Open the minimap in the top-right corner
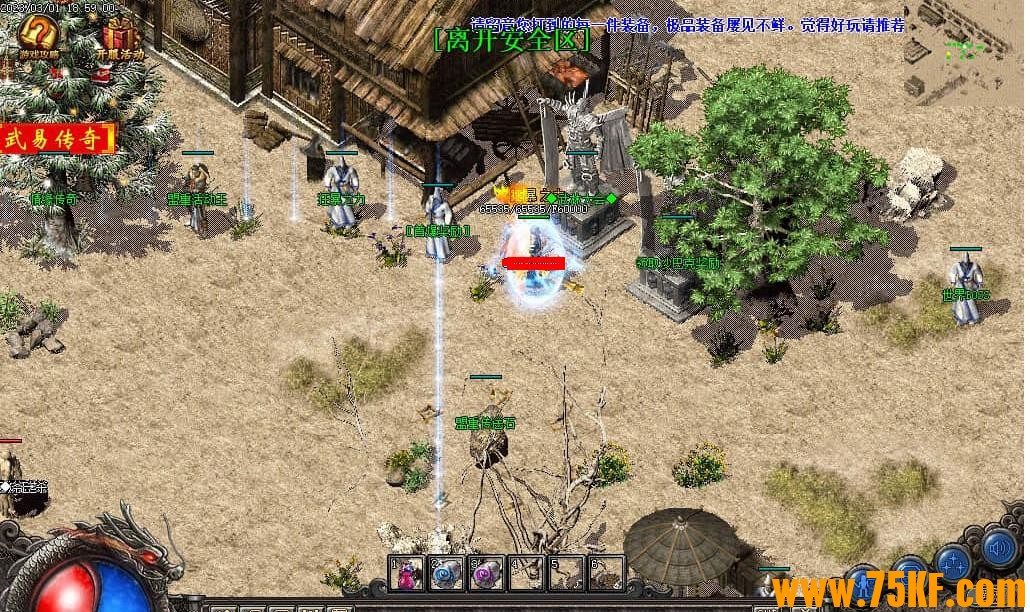The width and height of the screenshot is (1030, 612). (963, 50)
